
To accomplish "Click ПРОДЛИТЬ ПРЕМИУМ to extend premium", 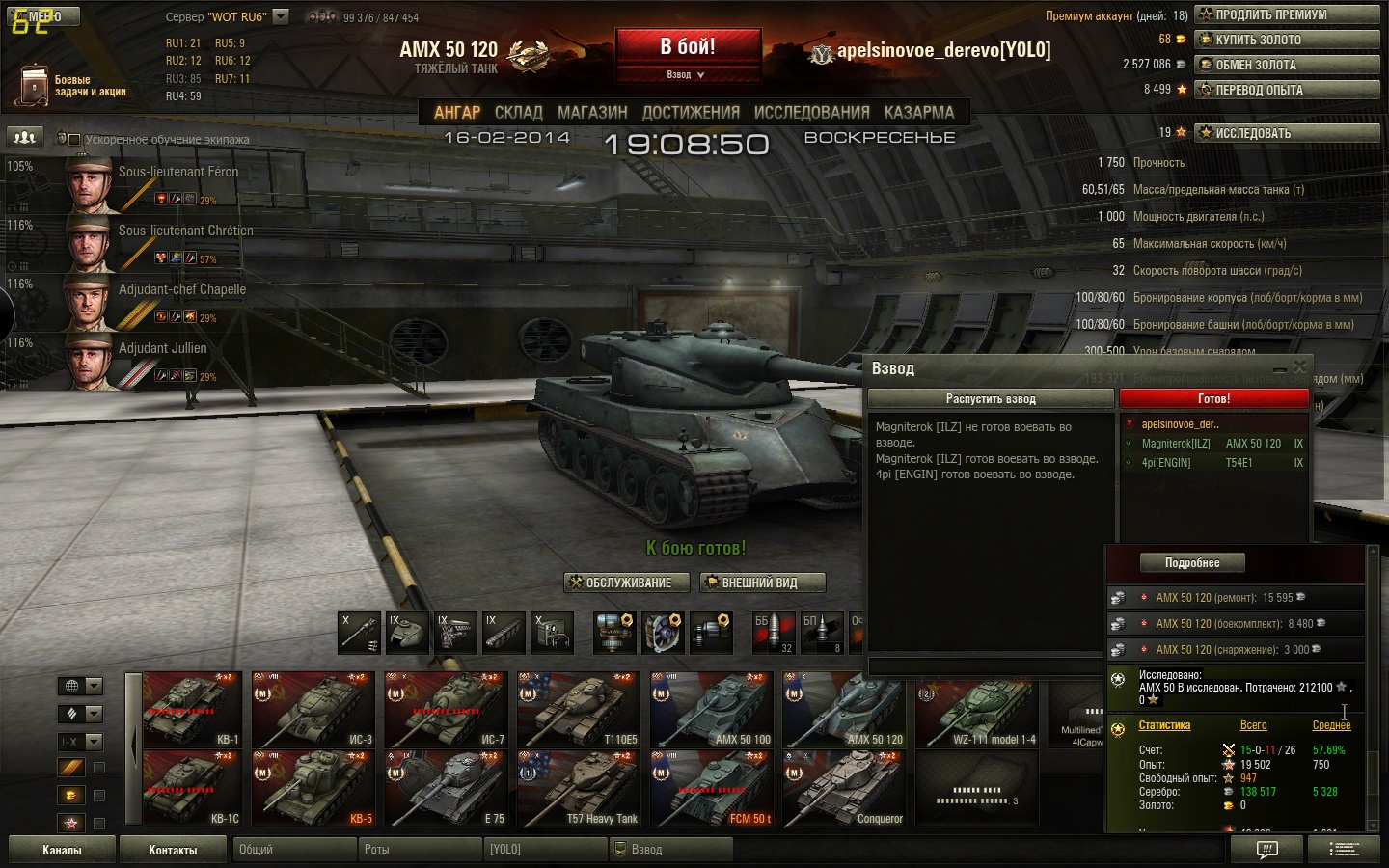I will pyautogui.click(x=1287, y=14).
